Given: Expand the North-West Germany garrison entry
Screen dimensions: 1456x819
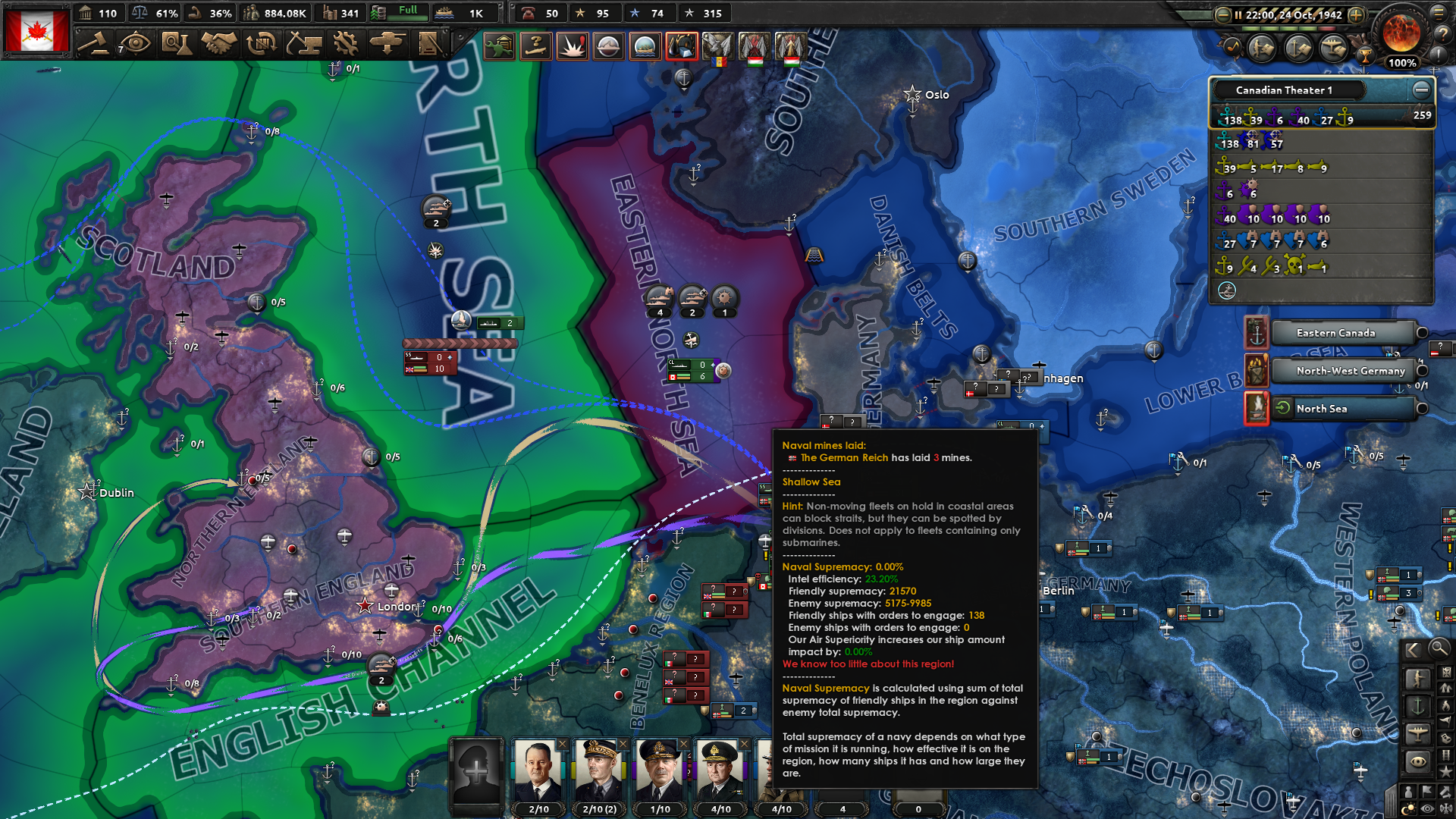Looking at the screenshot, I should coord(1422,371).
